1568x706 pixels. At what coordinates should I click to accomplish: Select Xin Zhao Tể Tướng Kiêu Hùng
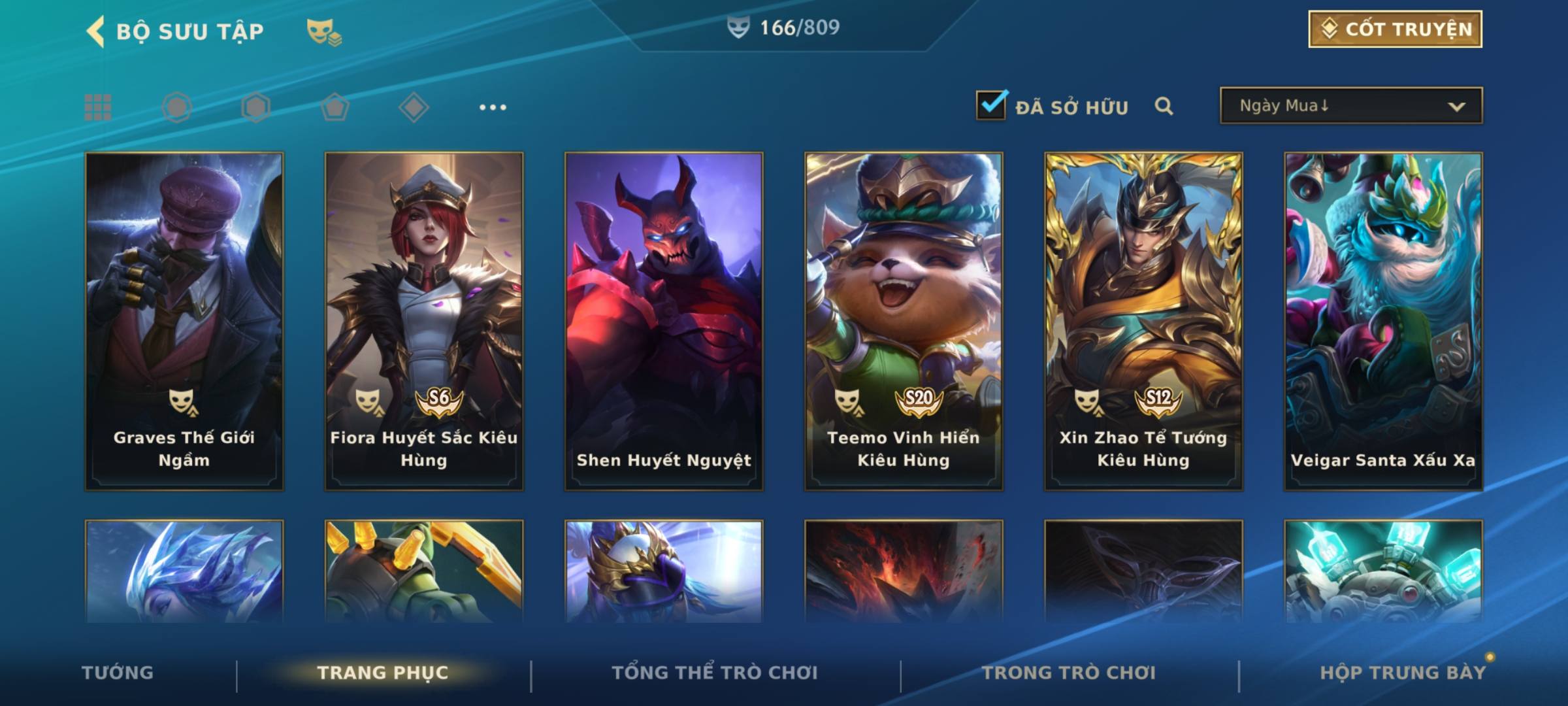(1143, 320)
